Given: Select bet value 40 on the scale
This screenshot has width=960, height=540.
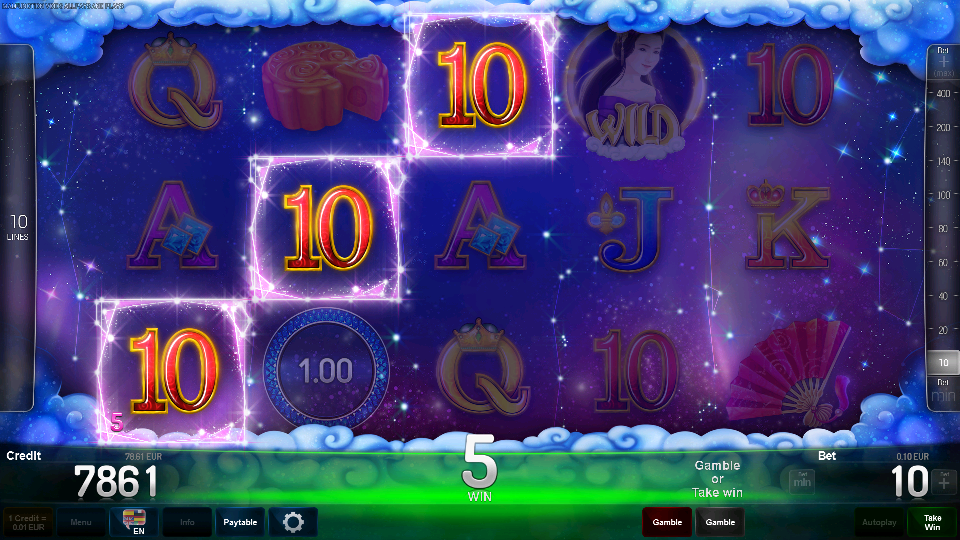Looking at the screenshot, I should click(940, 296).
